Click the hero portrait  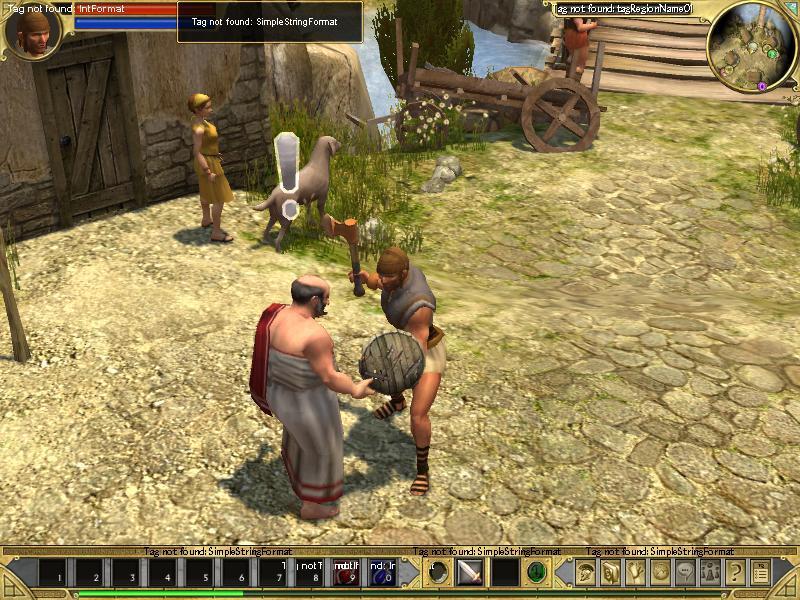33,31
